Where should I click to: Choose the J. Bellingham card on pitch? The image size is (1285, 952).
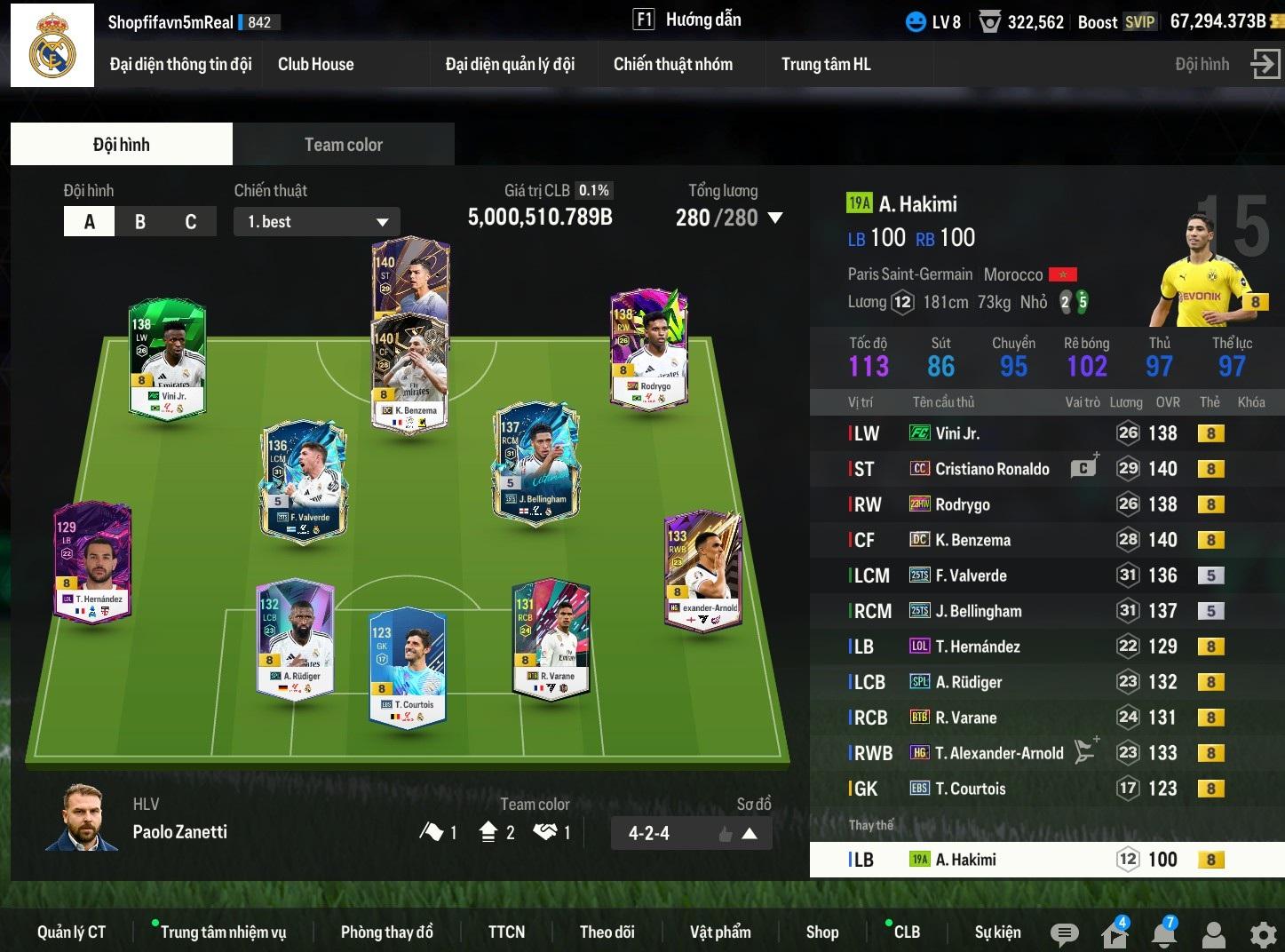(536, 463)
